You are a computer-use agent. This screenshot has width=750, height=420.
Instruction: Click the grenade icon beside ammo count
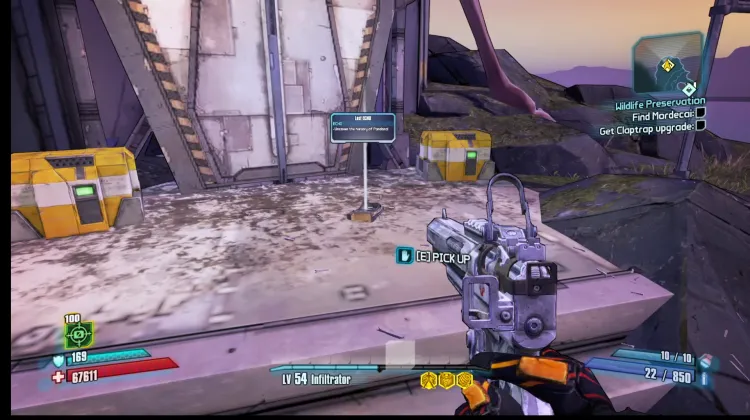708,360
